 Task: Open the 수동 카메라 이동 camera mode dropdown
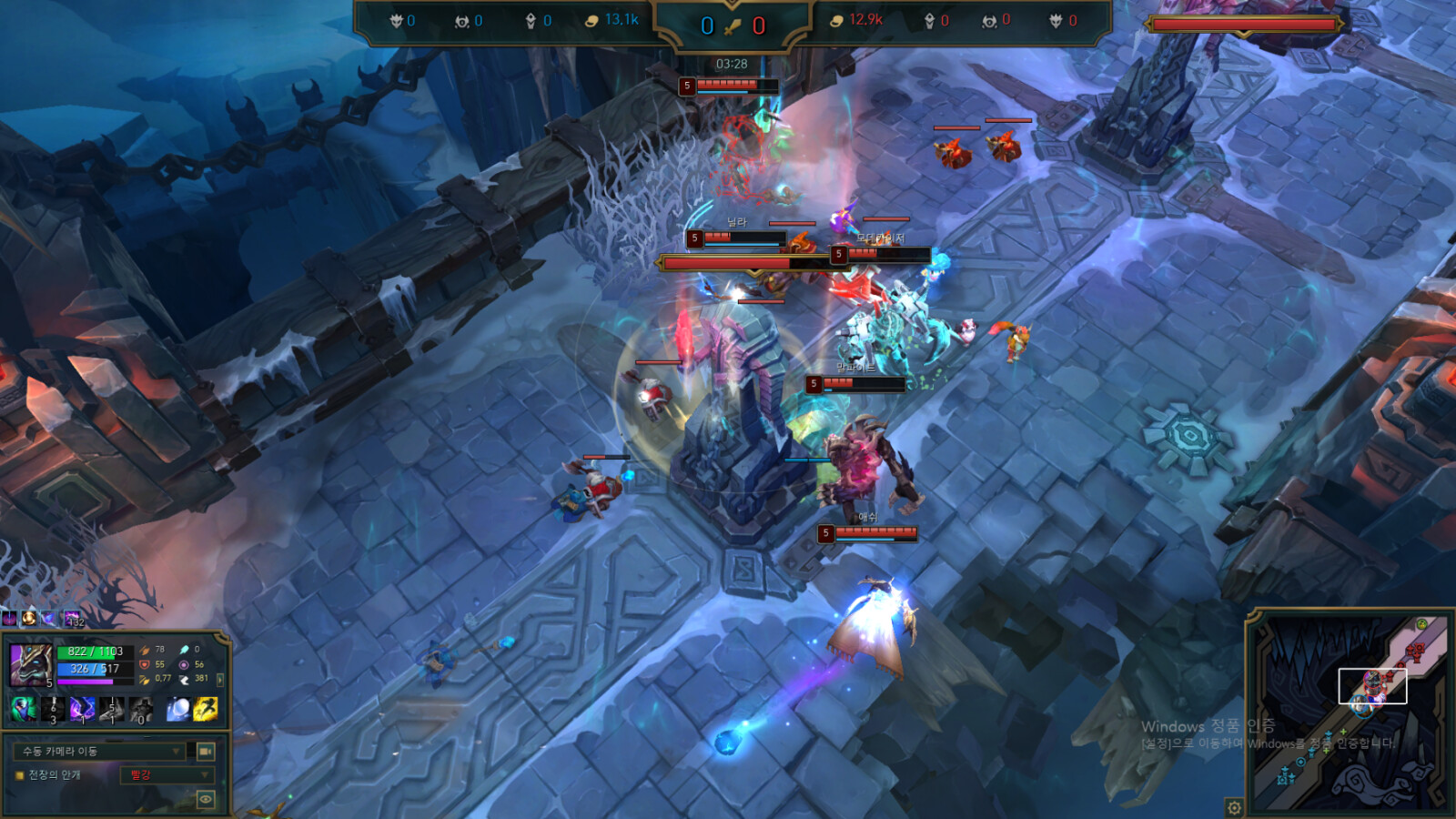[100, 751]
